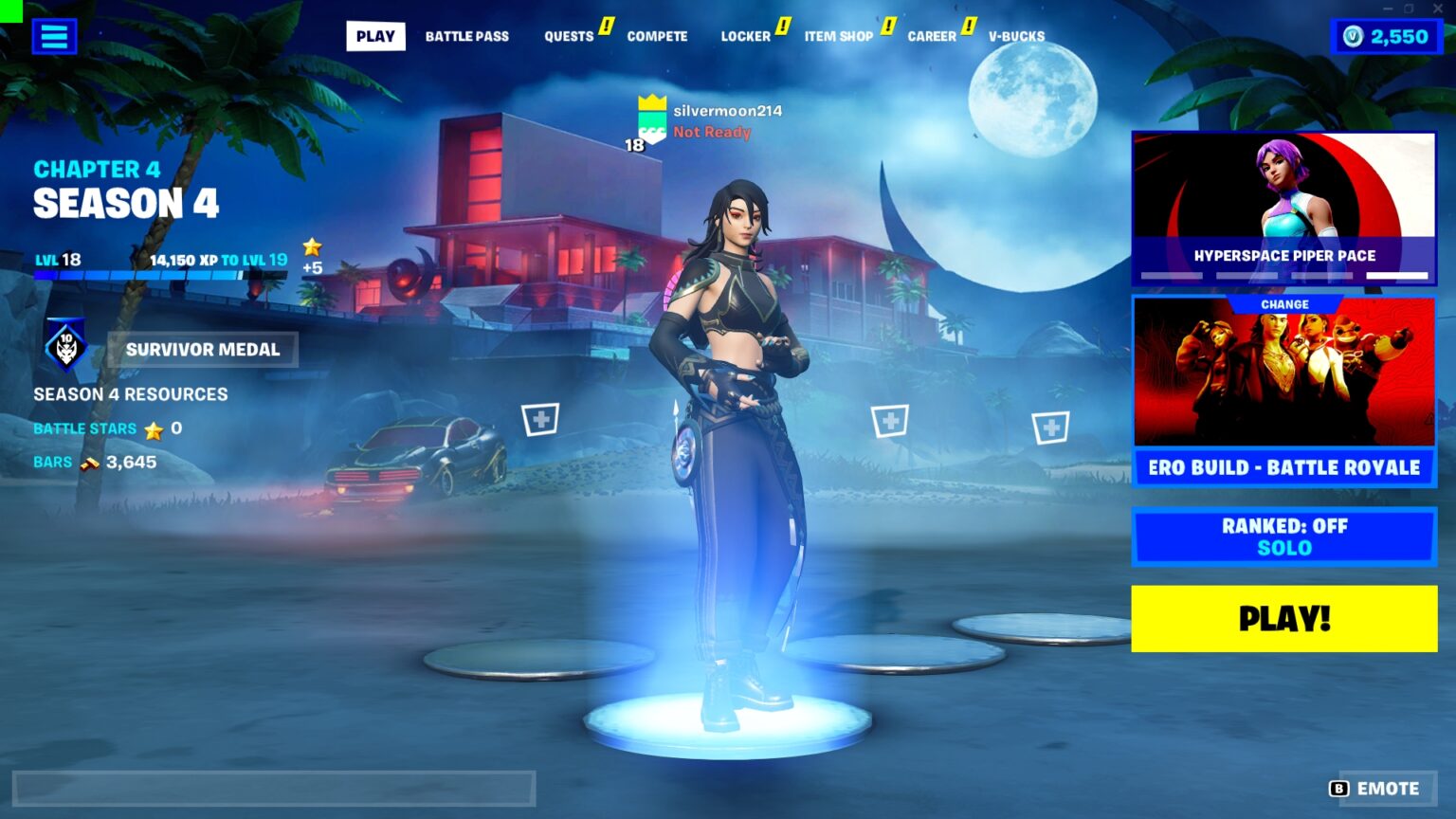Viewport: 1456px width, 819px height.
Task: Open the Locker tab
Action: click(x=745, y=36)
